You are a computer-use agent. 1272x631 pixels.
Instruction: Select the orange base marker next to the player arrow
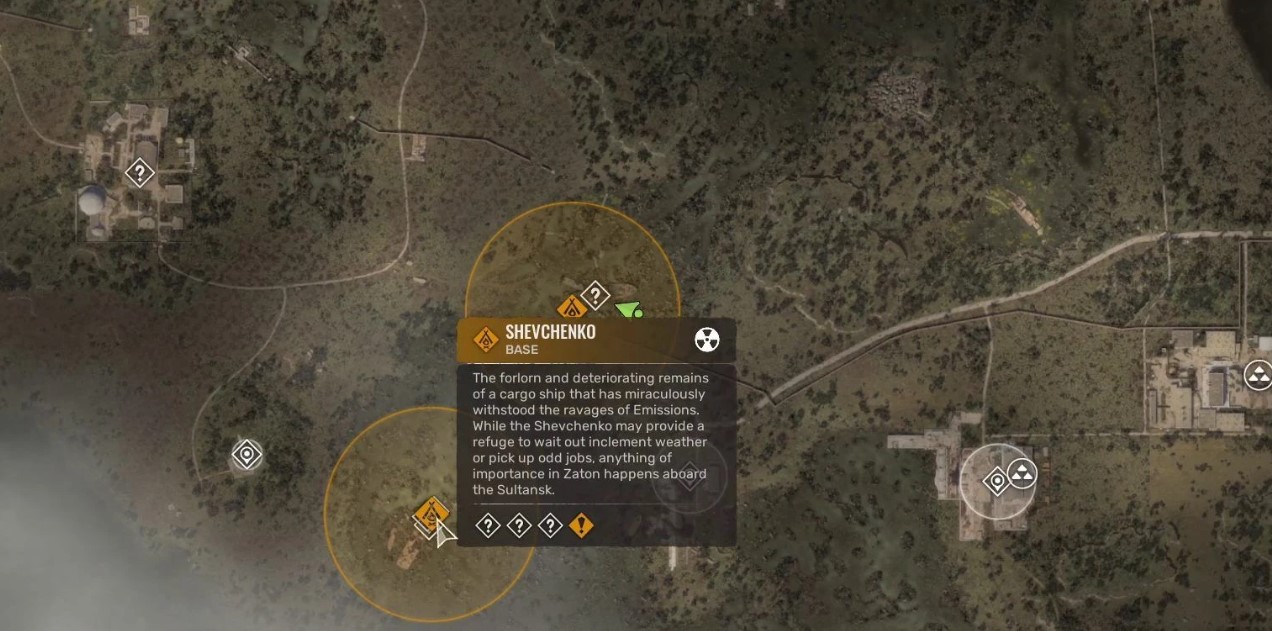point(571,308)
